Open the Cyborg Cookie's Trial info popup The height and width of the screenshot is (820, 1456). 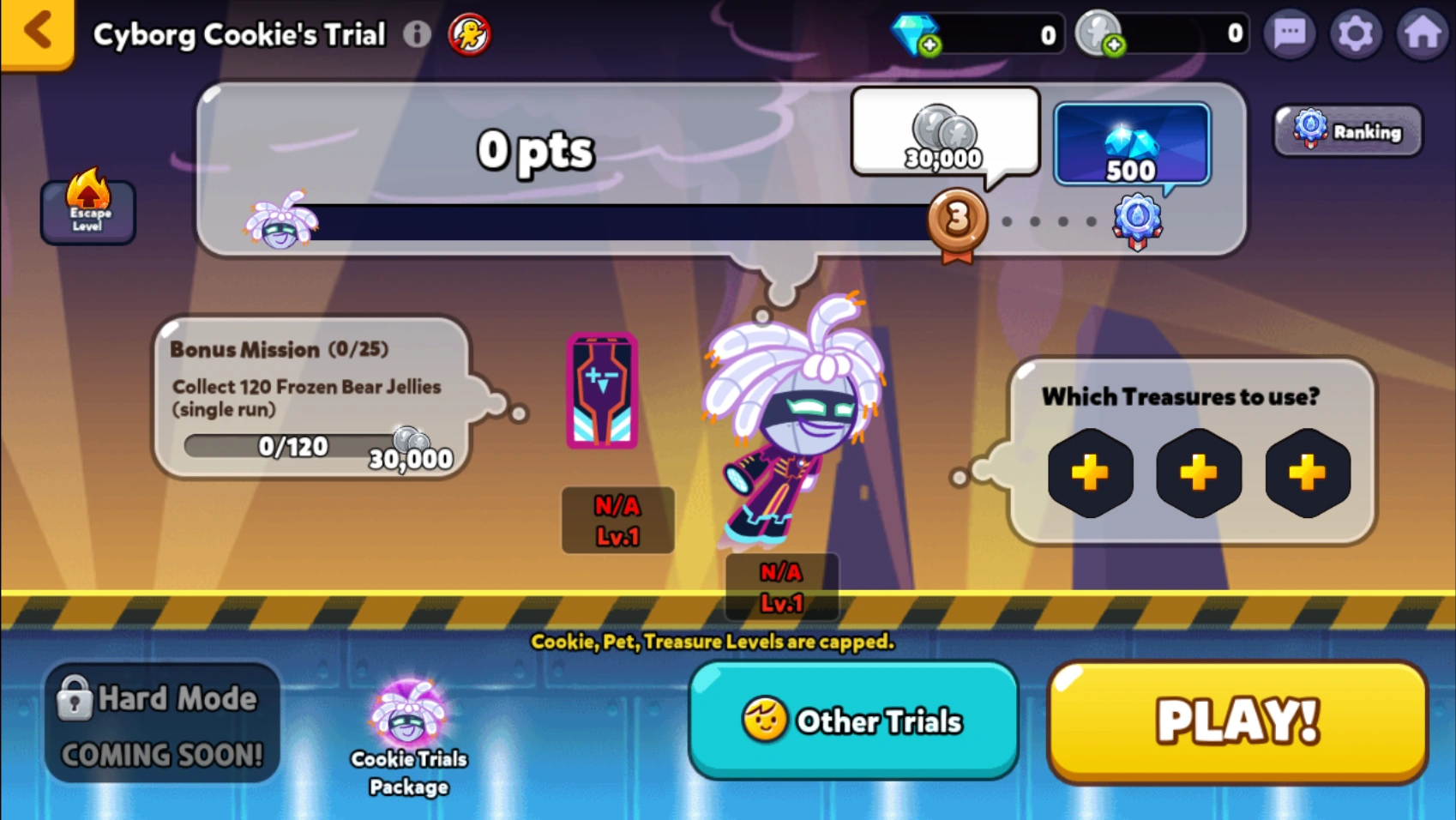point(418,33)
